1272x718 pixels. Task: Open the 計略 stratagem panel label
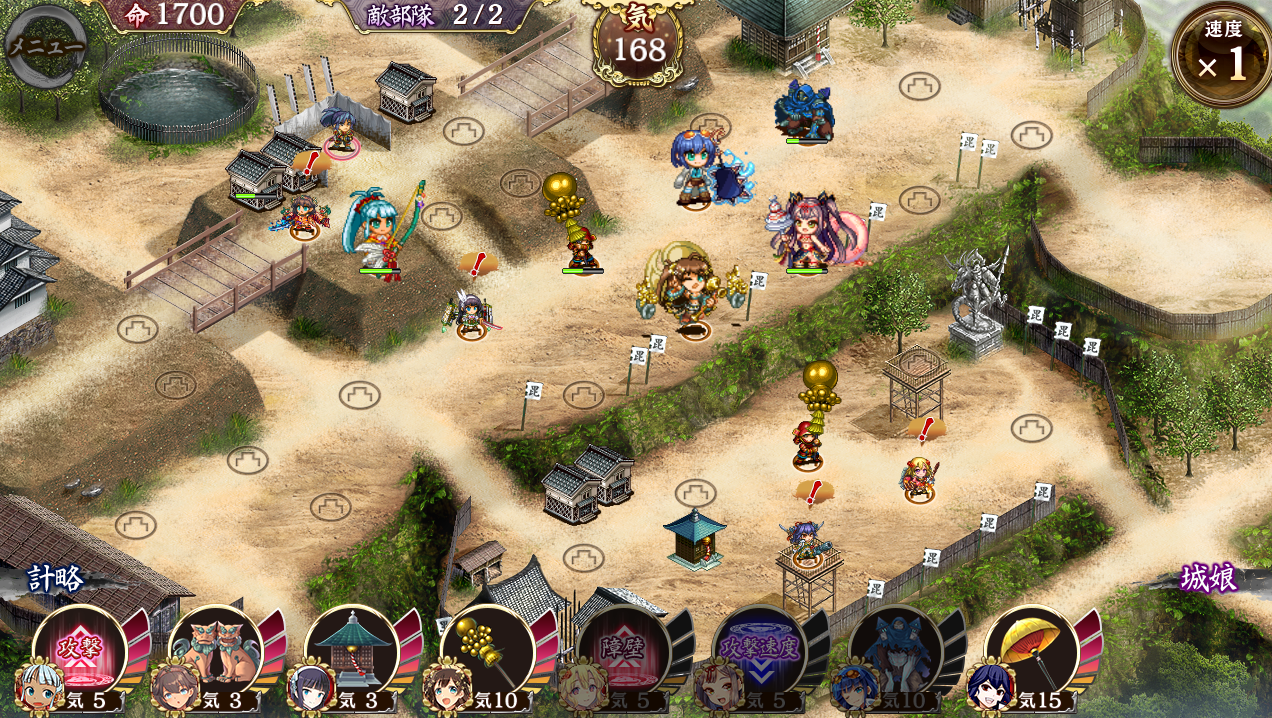(x=57, y=578)
